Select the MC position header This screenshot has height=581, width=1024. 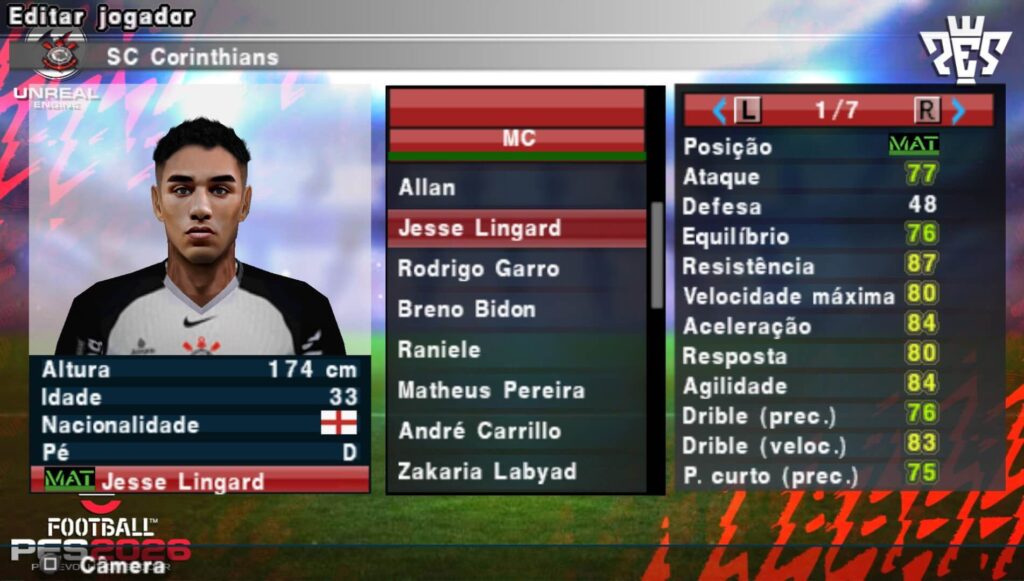(x=516, y=139)
